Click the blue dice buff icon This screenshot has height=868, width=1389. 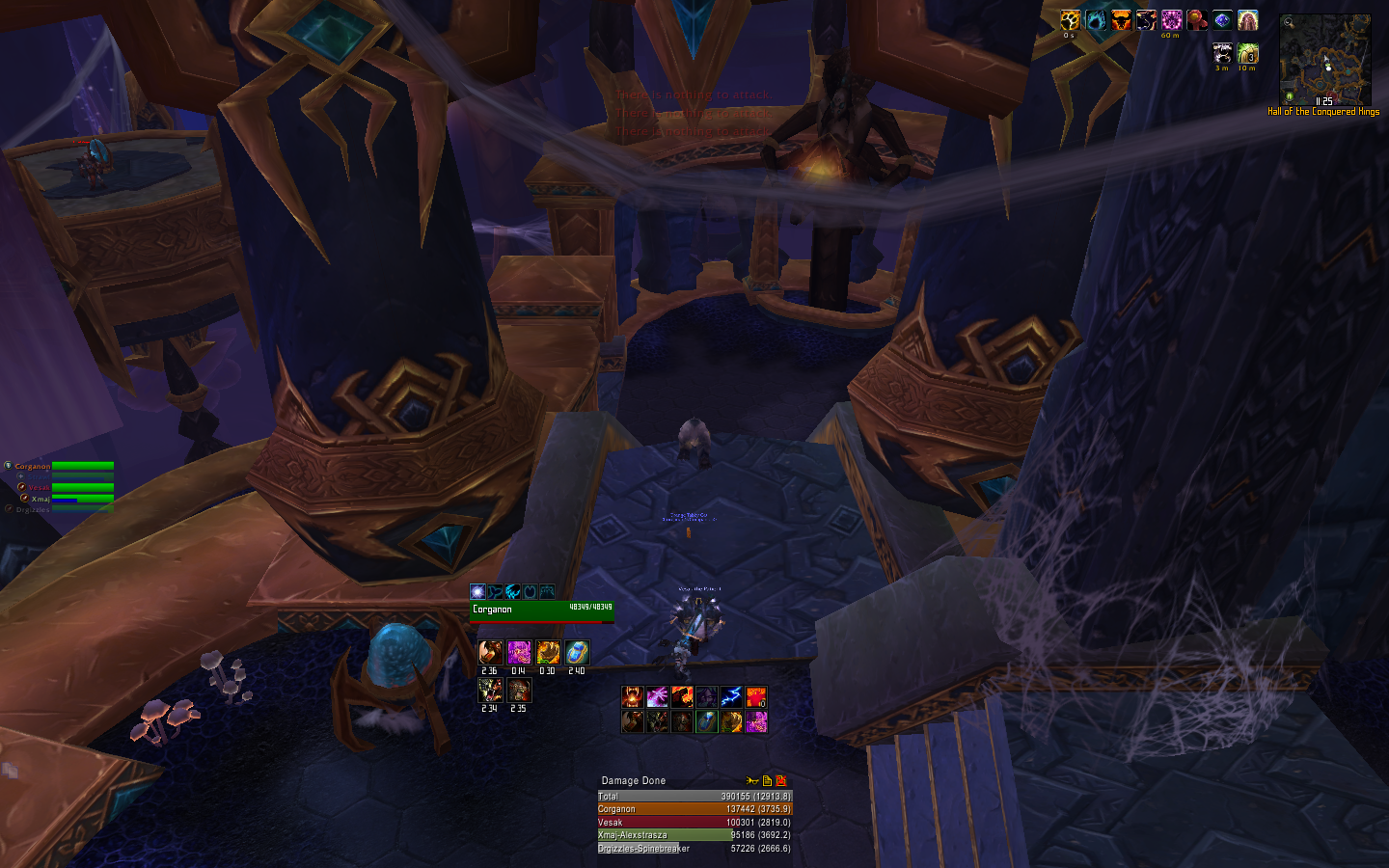coord(1222,20)
